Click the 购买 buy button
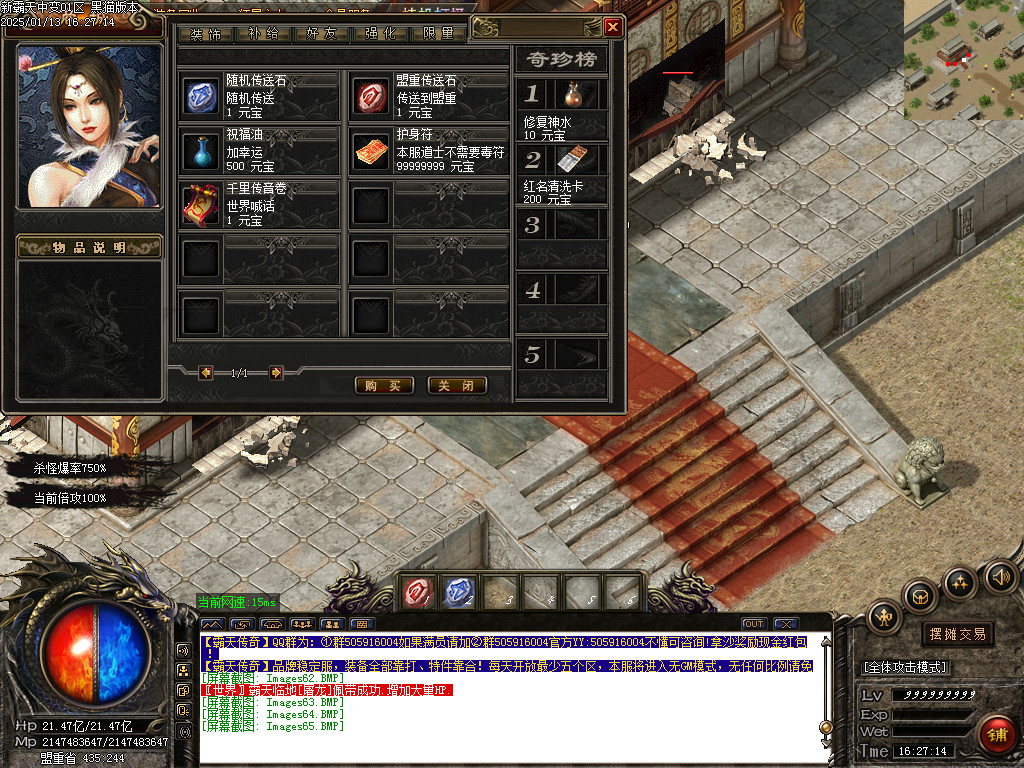 click(x=384, y=386)
